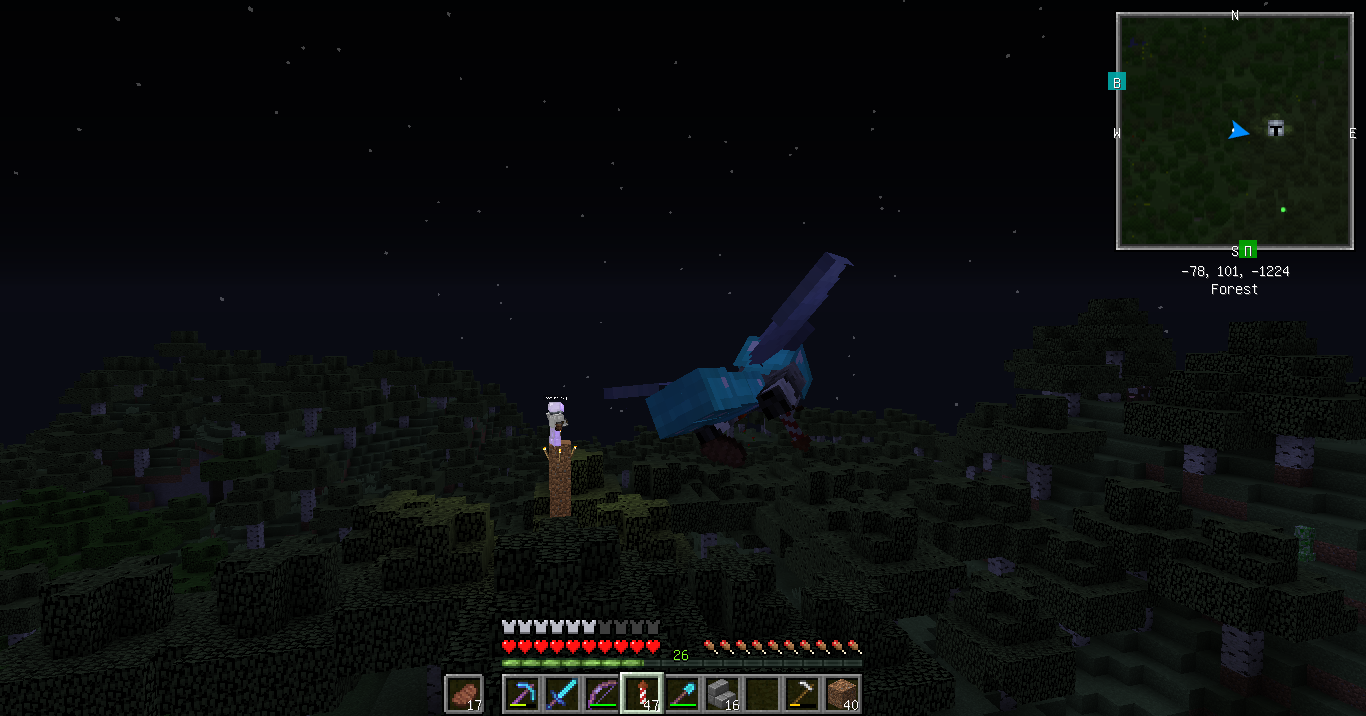This screenshot has width=1366, height=716.
Task: Select the green waypoint marker by S
Action: 1248,250
